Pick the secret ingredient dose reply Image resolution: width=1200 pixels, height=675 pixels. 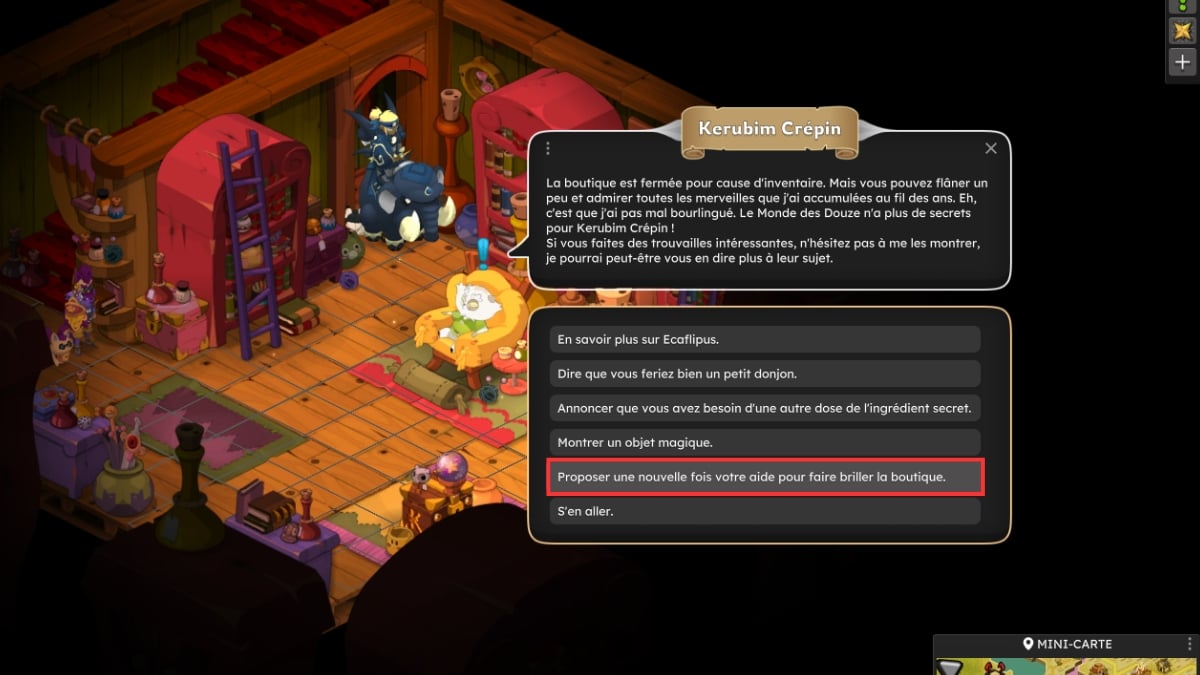point(764,408)
